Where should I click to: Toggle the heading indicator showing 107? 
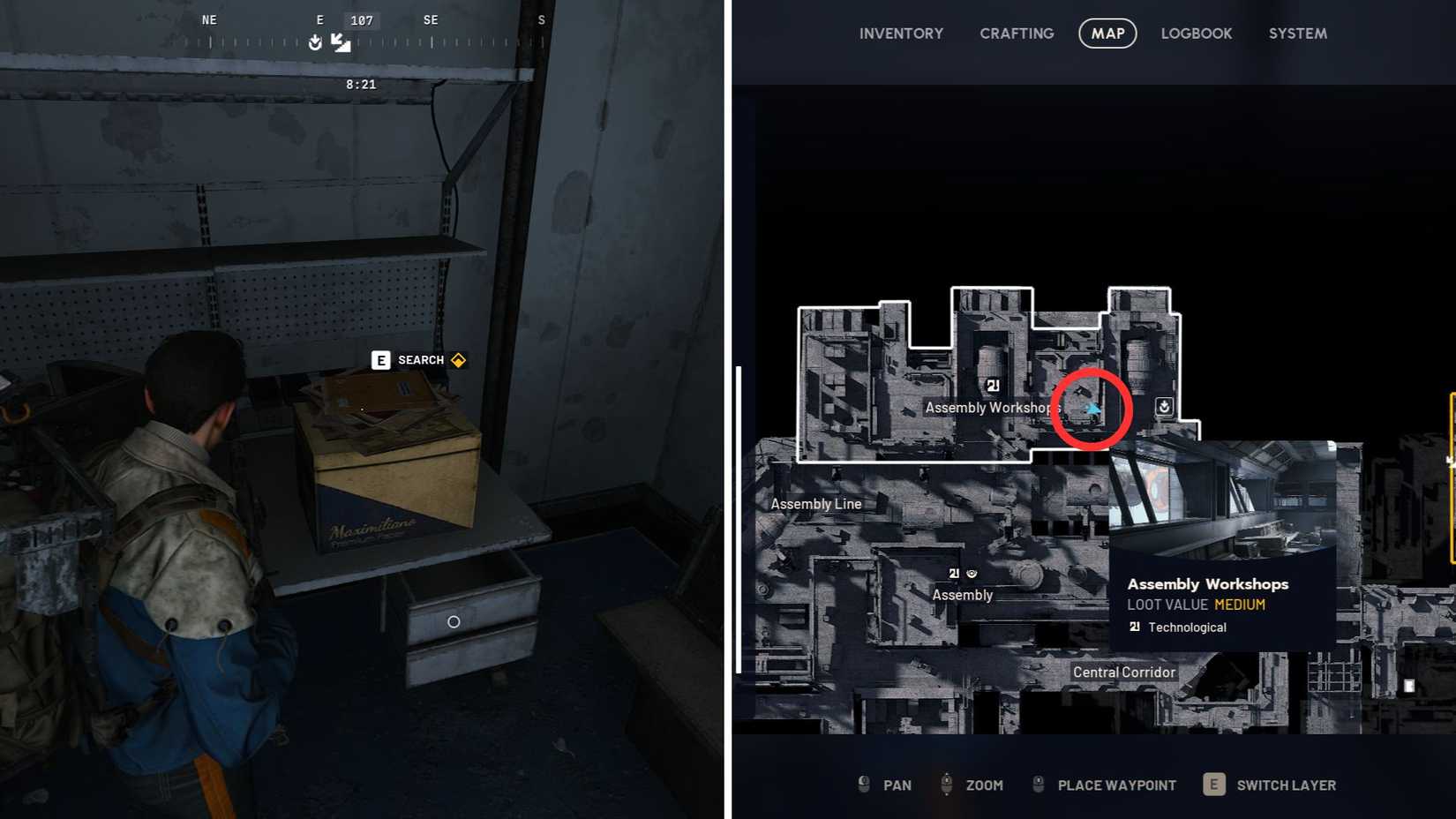point(360,19)
